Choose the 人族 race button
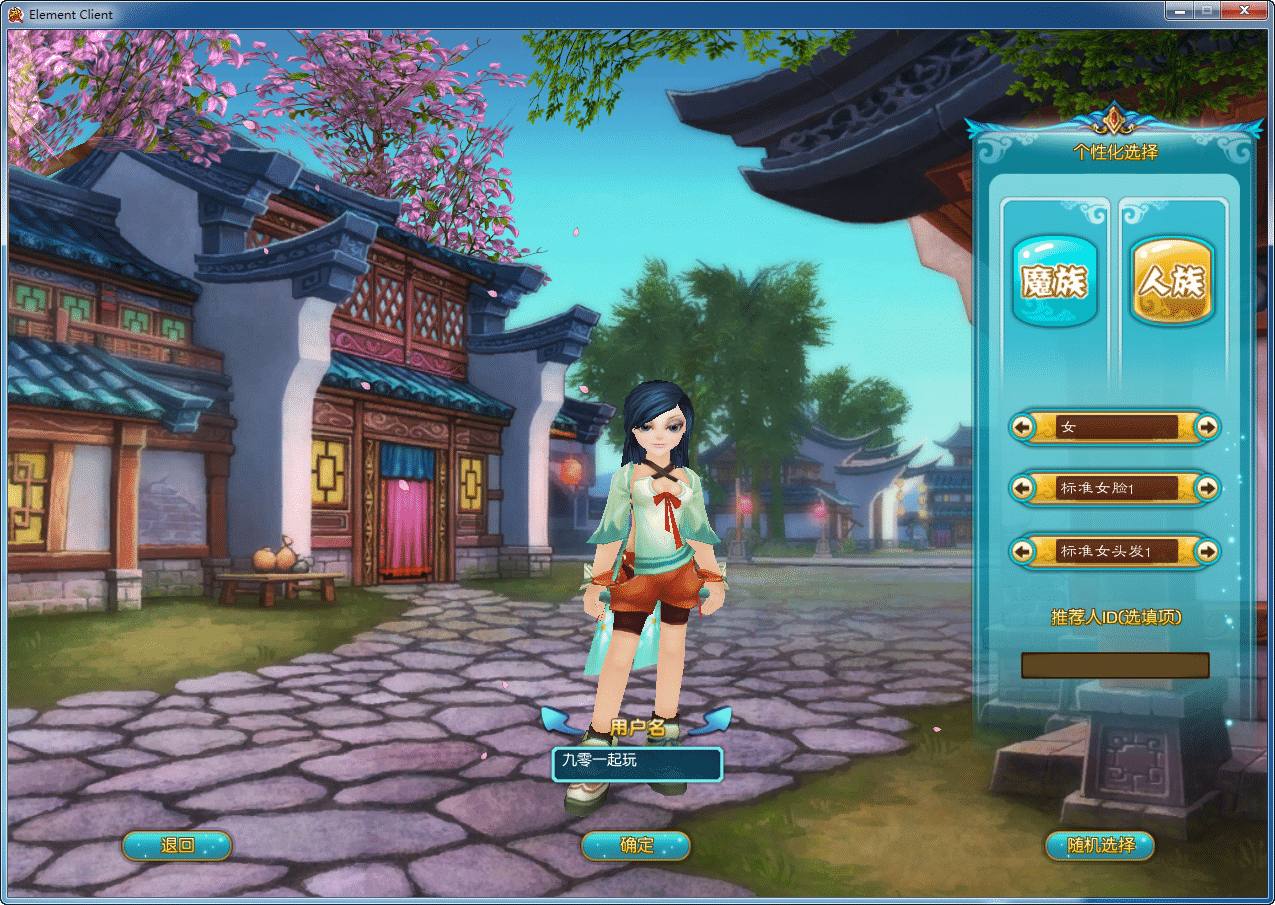Screen dimensions: 1275x905 (1172, 281)
